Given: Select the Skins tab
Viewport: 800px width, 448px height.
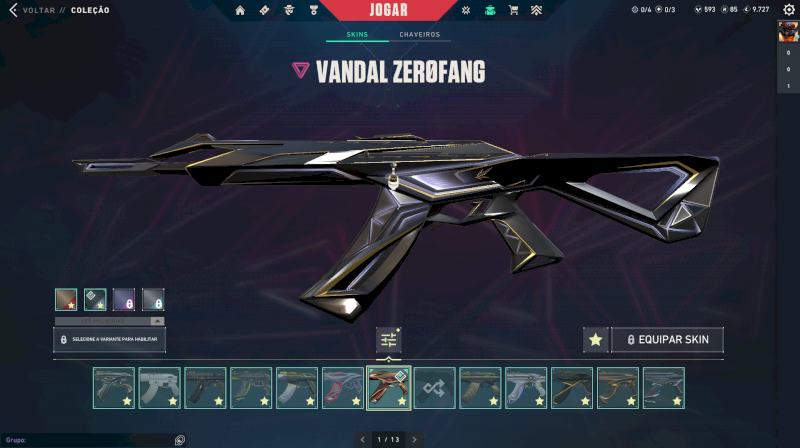Looking at the screenshot, I should point(357,35).
